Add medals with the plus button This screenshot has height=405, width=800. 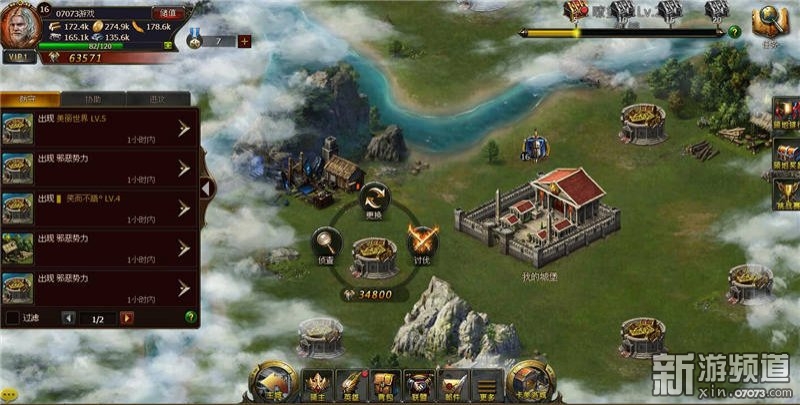244,41
